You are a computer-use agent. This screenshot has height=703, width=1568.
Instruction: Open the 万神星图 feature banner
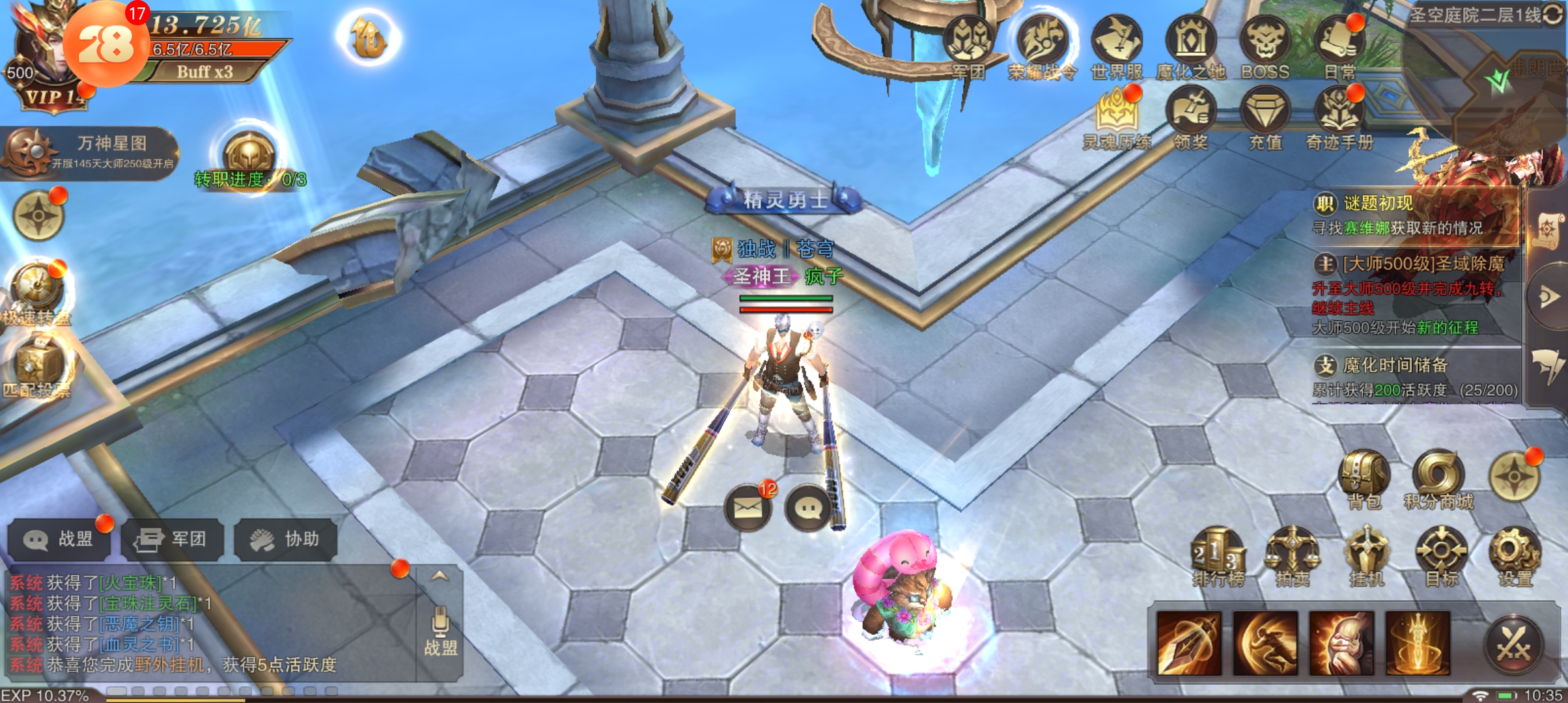click(x=91, y=152)
